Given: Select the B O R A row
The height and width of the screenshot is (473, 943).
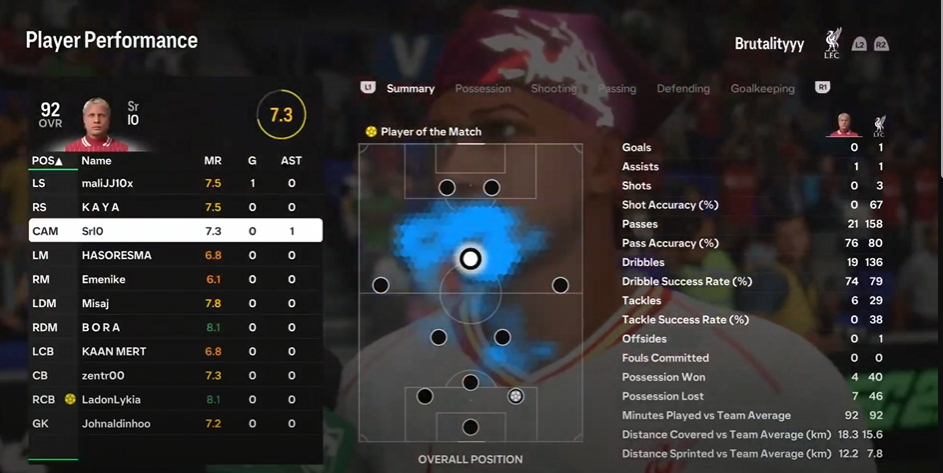Looking at the screenshot, I should (175, 327).
